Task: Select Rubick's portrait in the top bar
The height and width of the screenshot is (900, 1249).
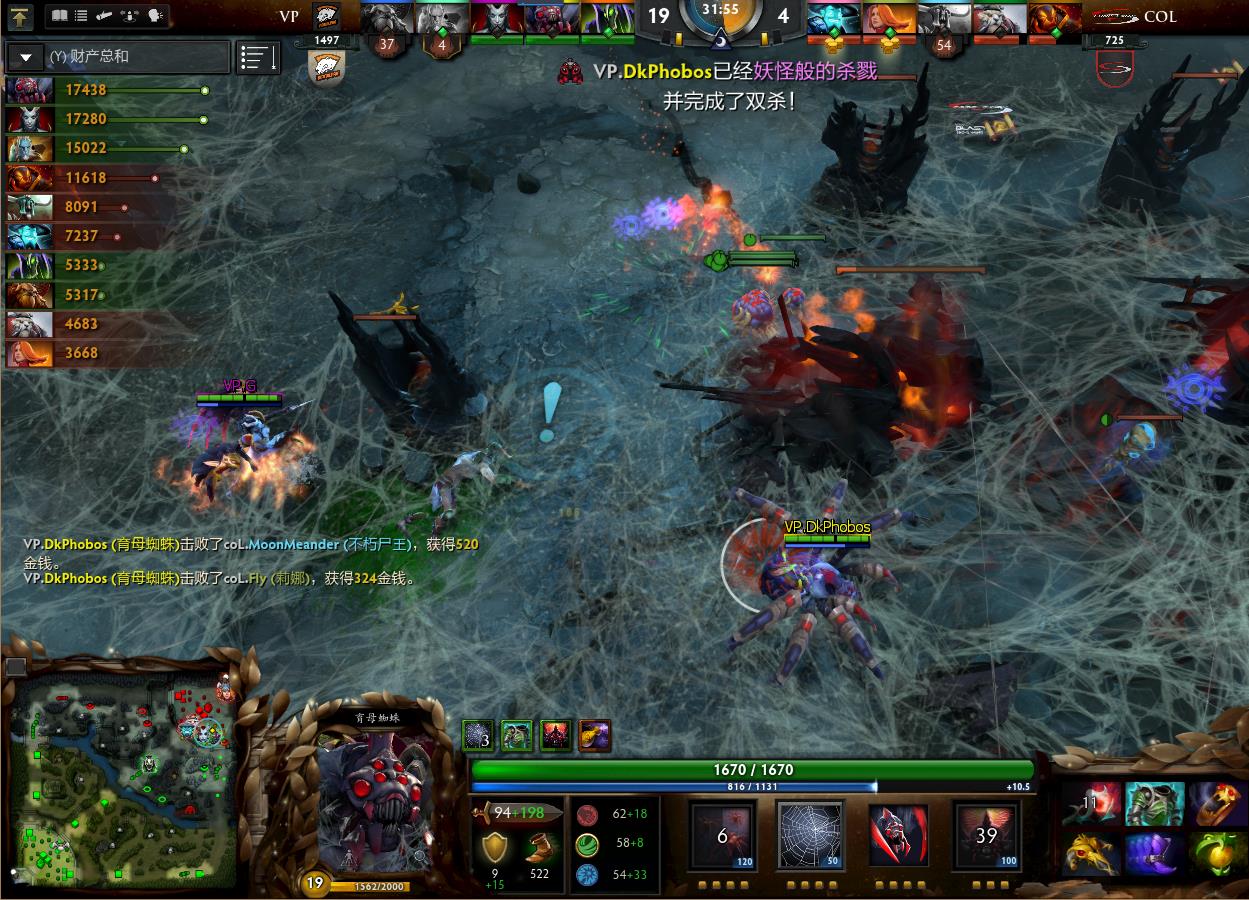Action: pos(605,19)
